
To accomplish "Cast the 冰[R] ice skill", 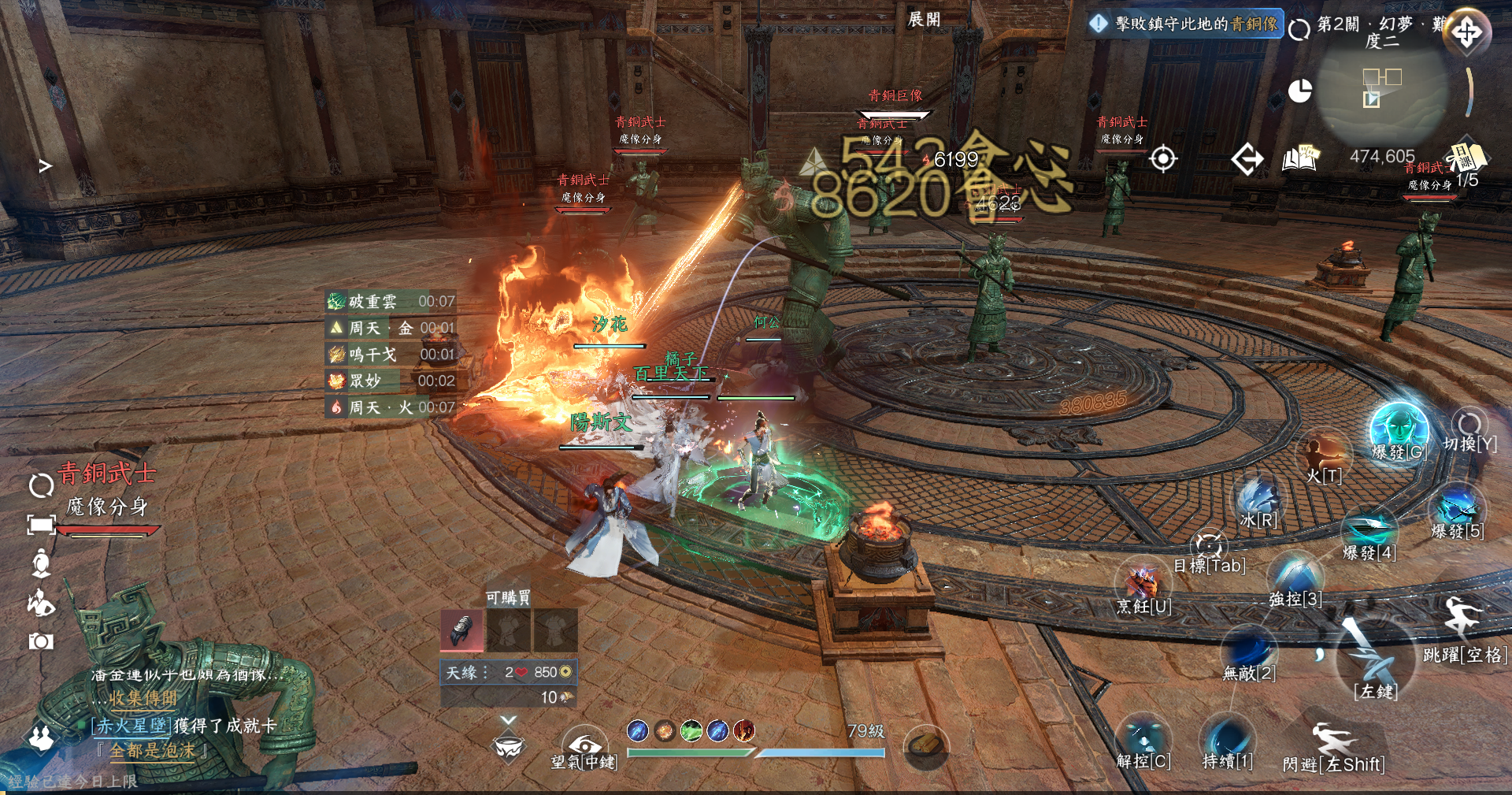I will [1258, 498].
